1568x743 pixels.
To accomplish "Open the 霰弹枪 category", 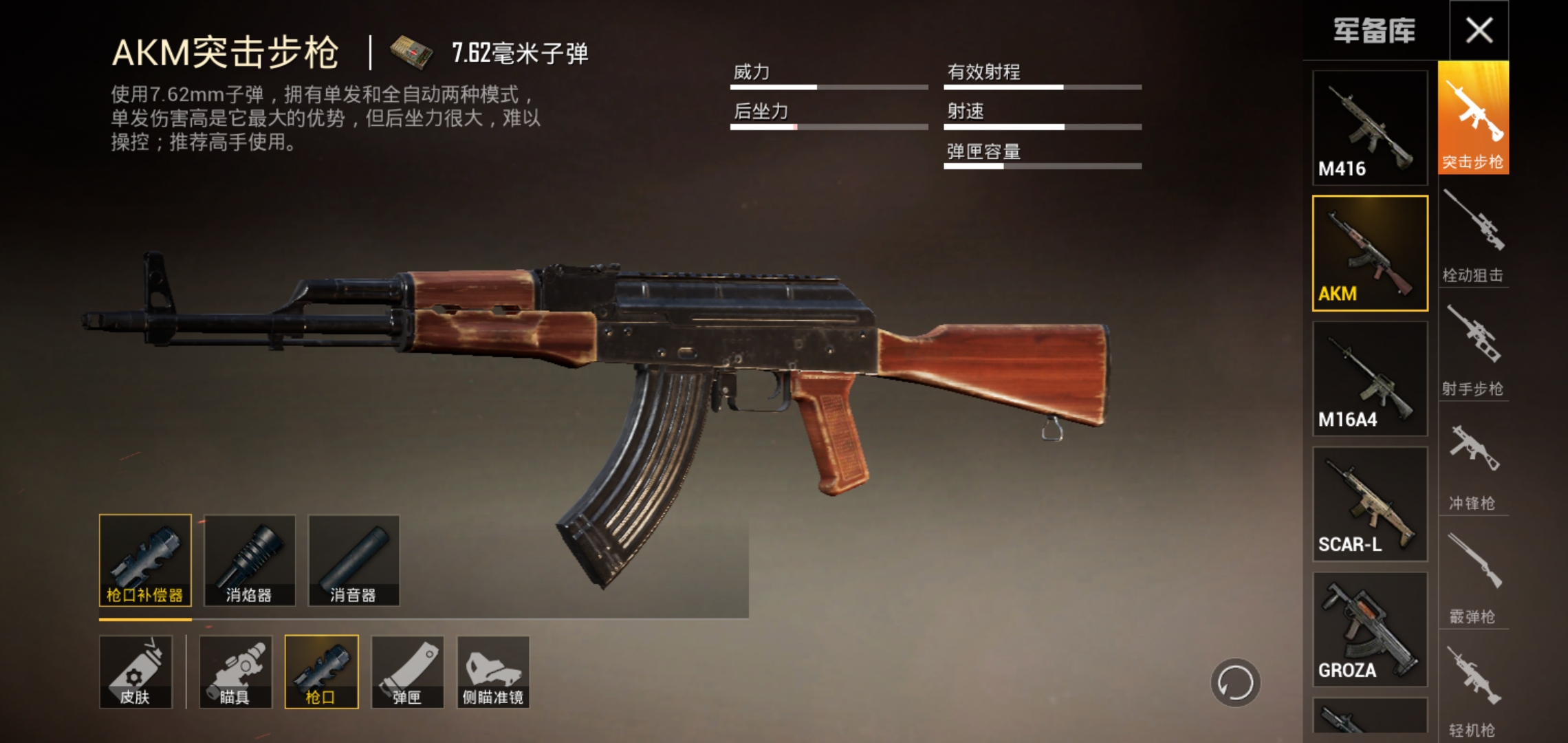I will tap(1473, 578).
